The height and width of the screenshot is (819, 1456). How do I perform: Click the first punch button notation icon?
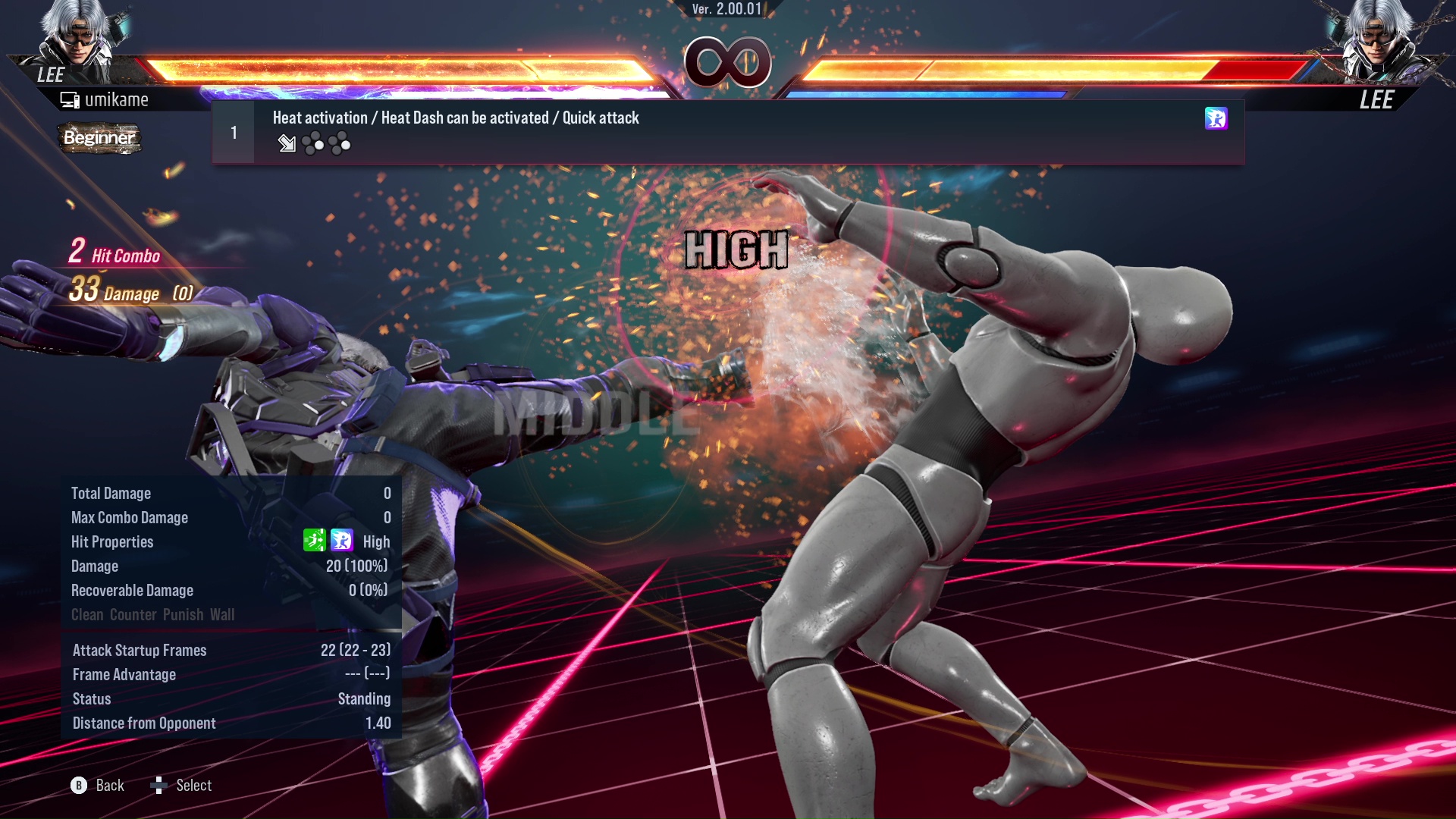(312, 143)
